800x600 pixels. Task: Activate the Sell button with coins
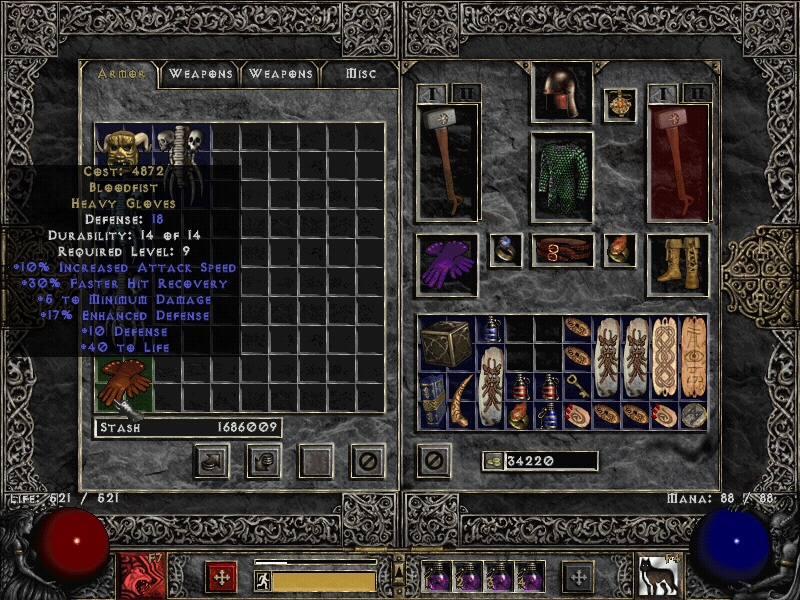click(264, 461)
